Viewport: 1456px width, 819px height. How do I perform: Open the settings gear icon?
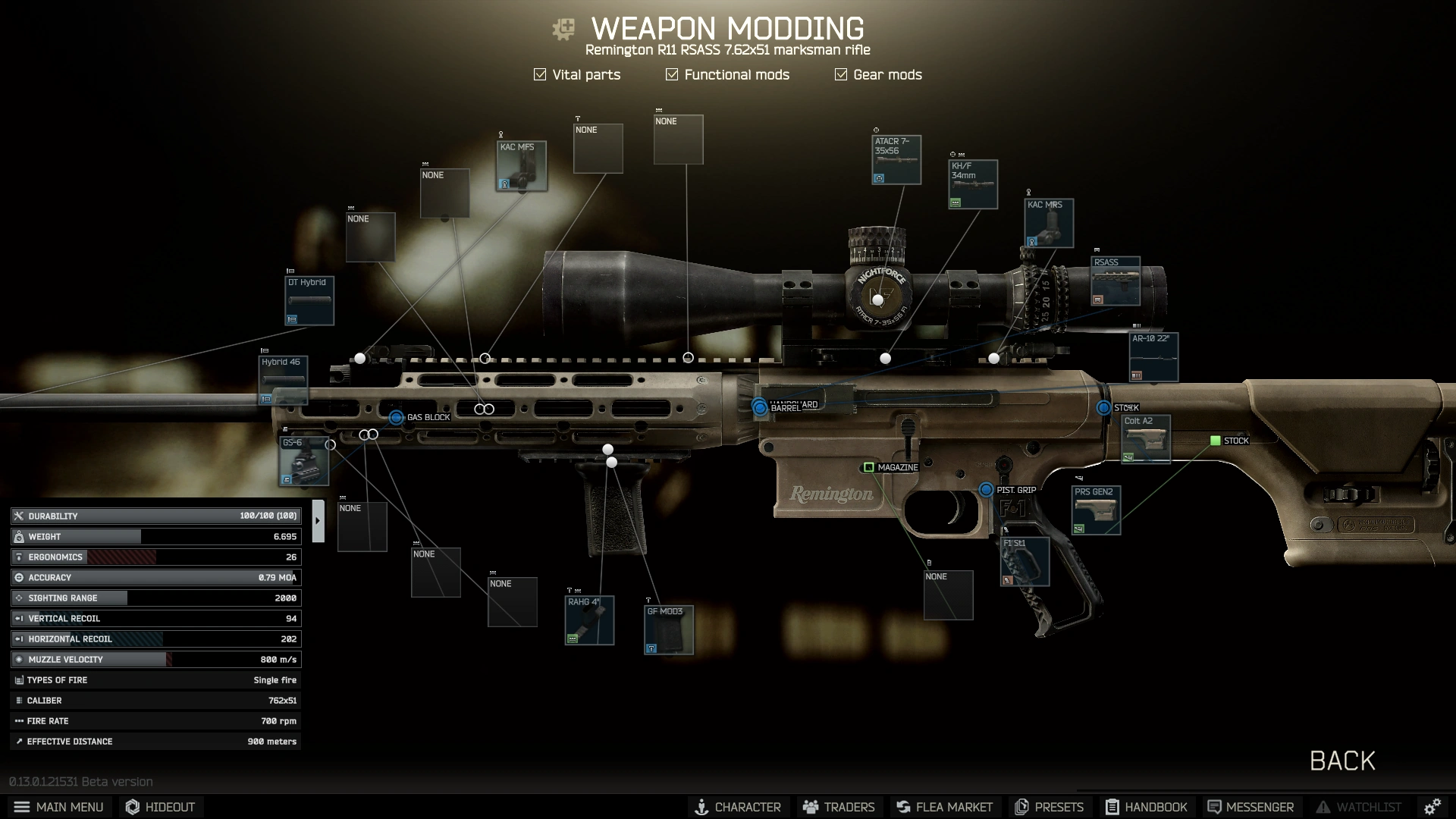[1432, 807]
